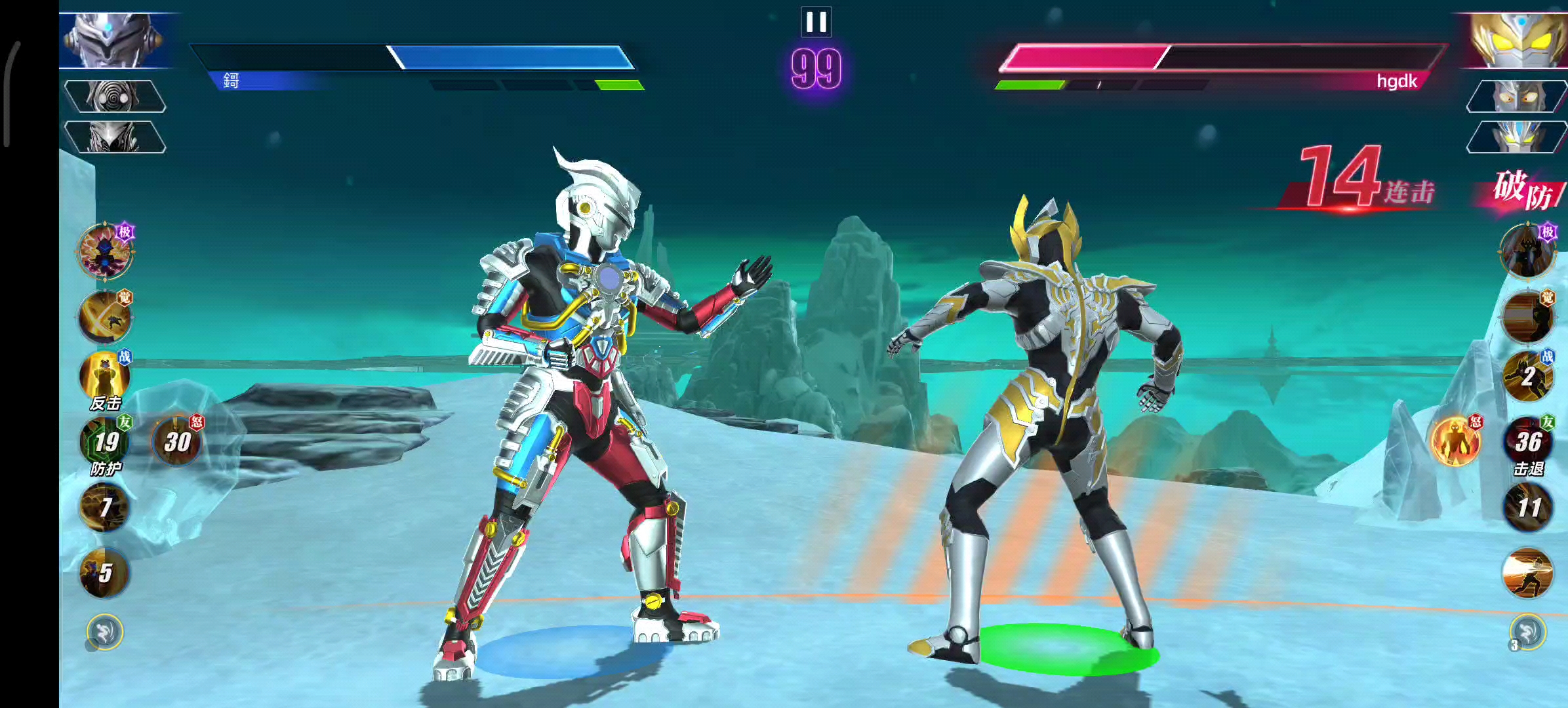The width and height of the screenshot is (1568, 708).
Task: Click the flaming 怒 rage skill icon
Action: click(1455, 441)
